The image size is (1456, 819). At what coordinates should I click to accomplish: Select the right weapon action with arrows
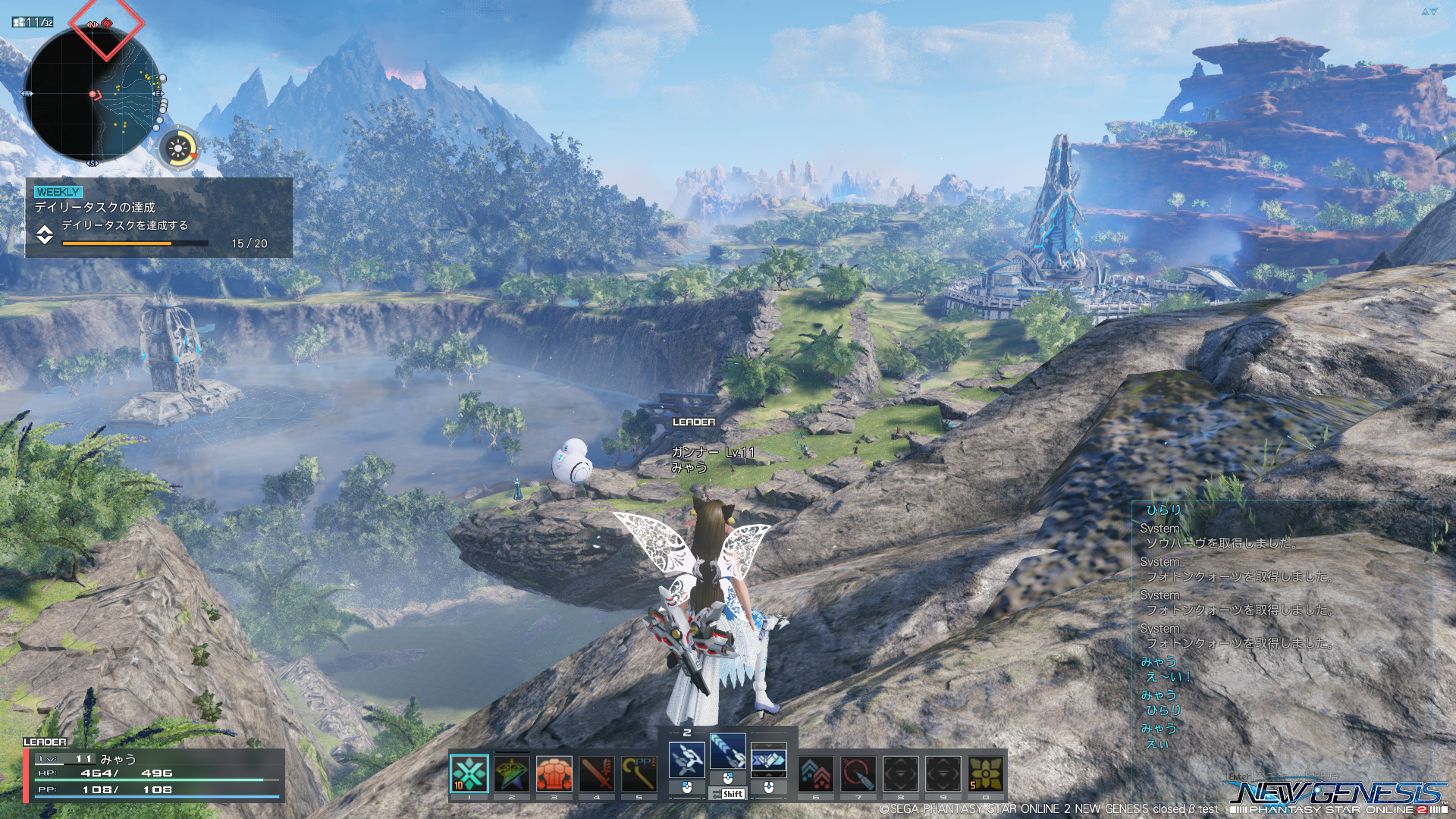768,759
